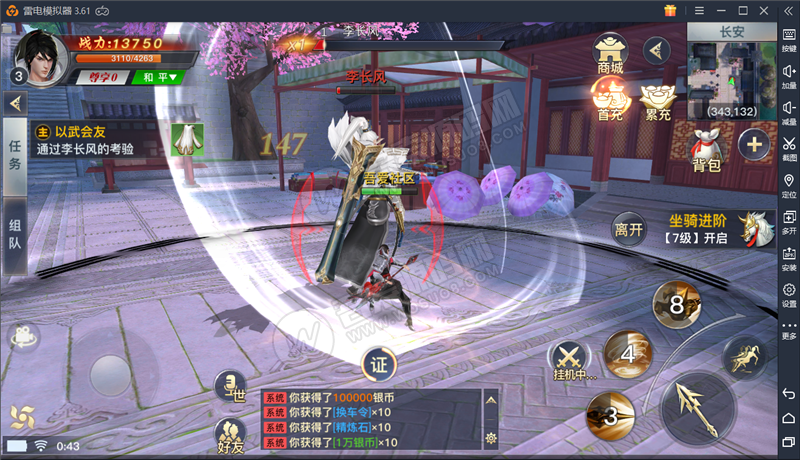Click the 离开 leave button
Image resolution: width=800 pixels, height=460 pixels.
(629, 230)
